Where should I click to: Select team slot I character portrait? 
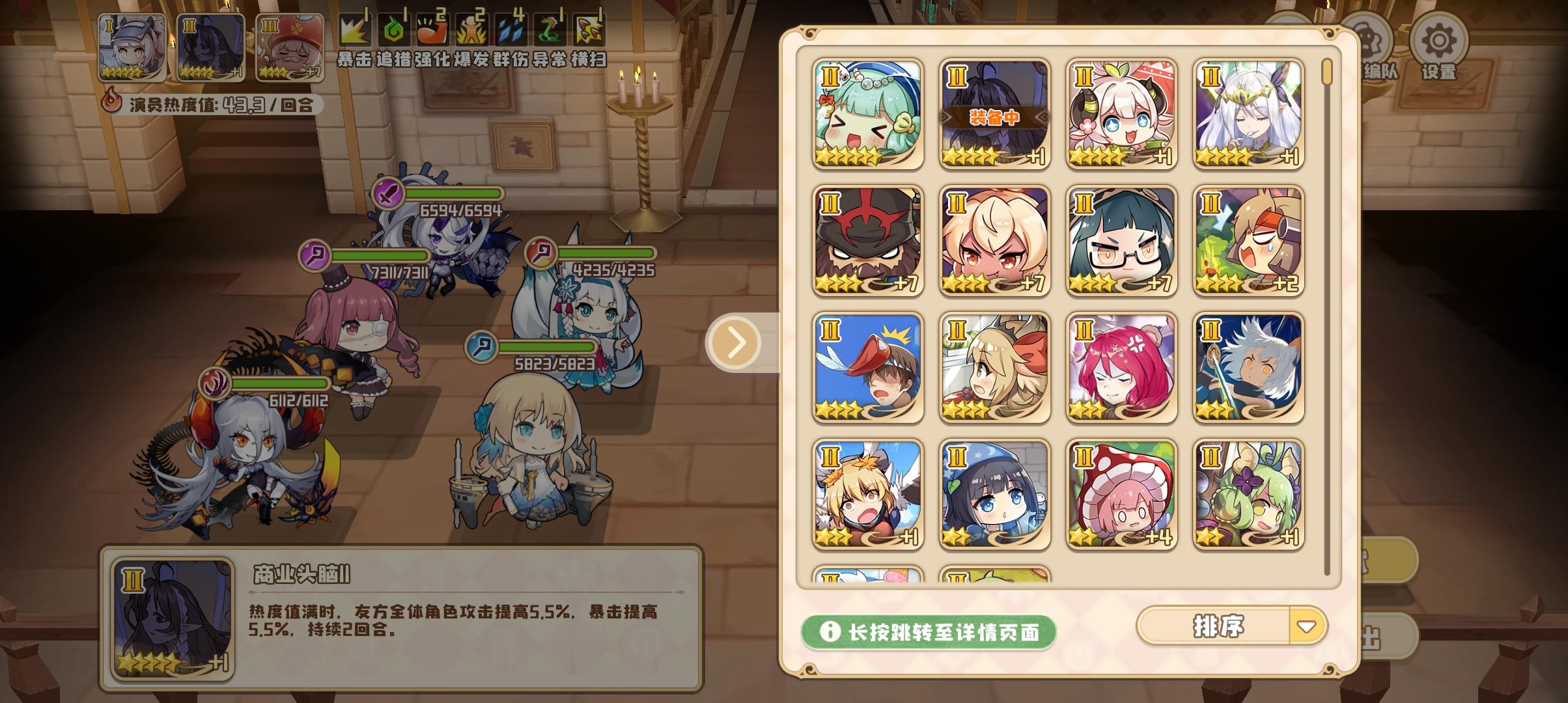pos(133,46)
